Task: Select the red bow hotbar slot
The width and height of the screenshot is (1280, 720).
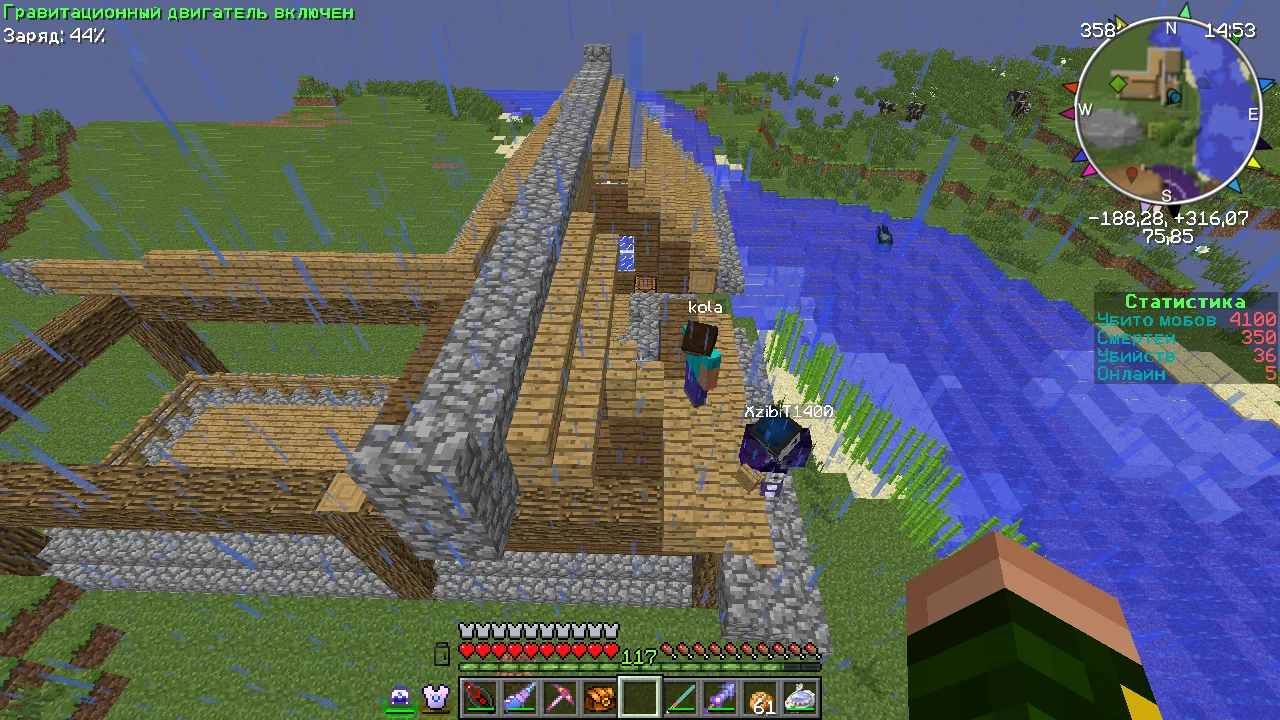Action: click(479, 697)
